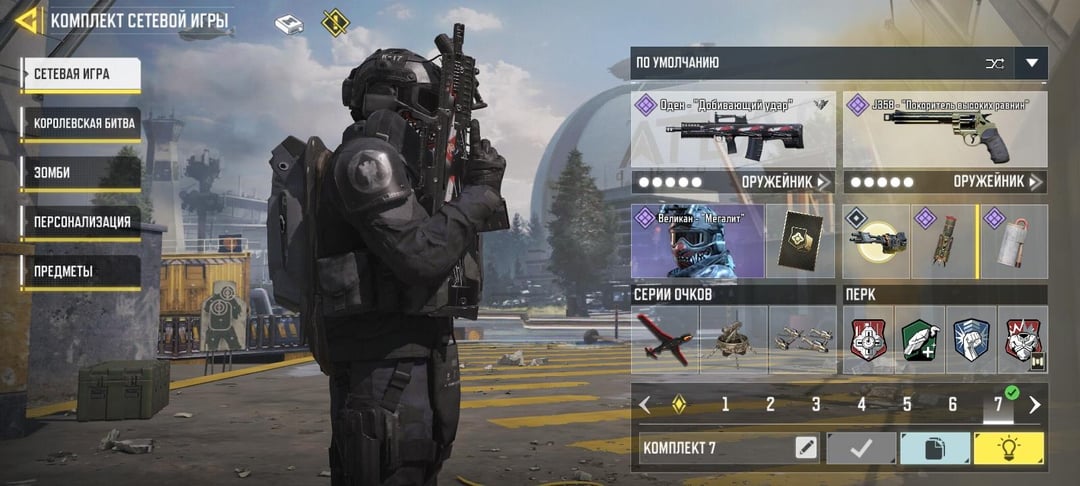Rename loadout with the pencil edit icon

[x=806, y=448]
